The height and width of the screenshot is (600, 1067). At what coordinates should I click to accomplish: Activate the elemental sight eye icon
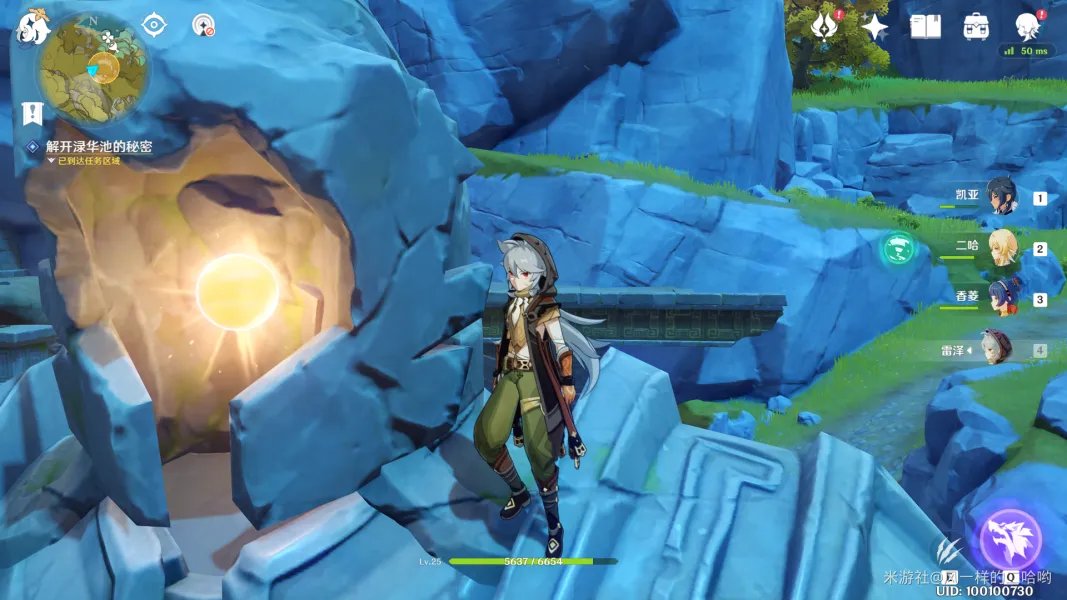pos(154,25)
